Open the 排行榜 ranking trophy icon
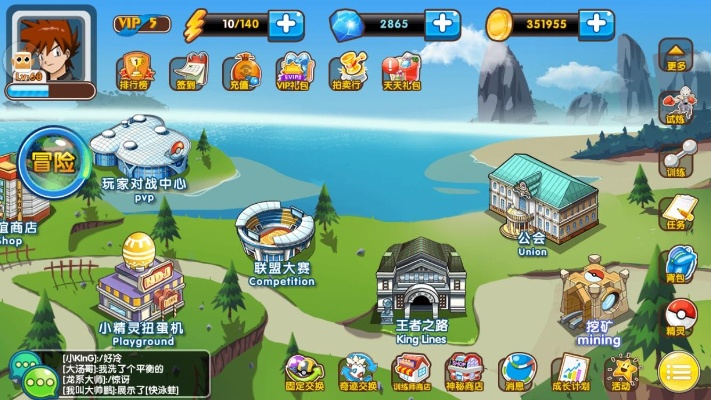Image resolution: width=711 pixels, height=400 pixels. 133,70
